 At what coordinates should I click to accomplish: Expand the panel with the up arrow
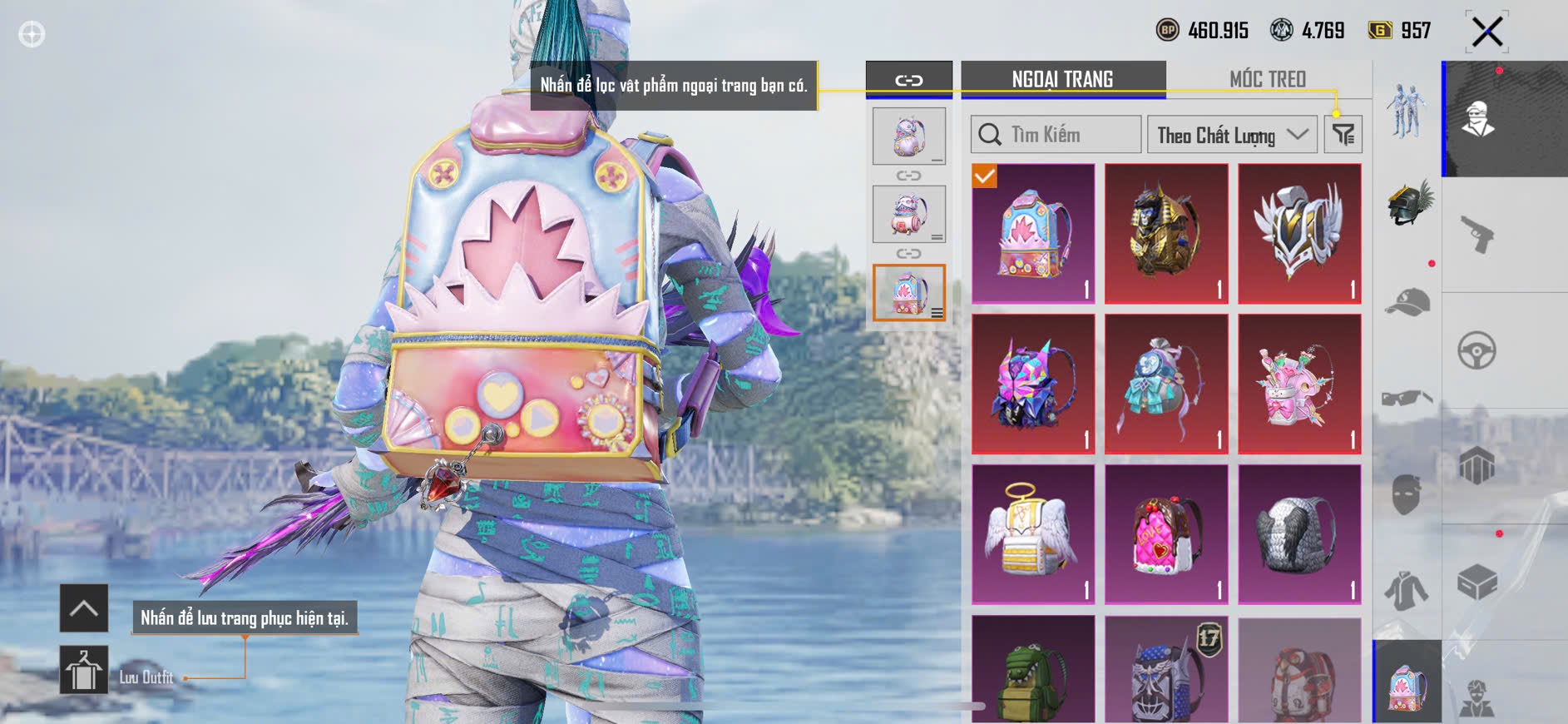84,608
